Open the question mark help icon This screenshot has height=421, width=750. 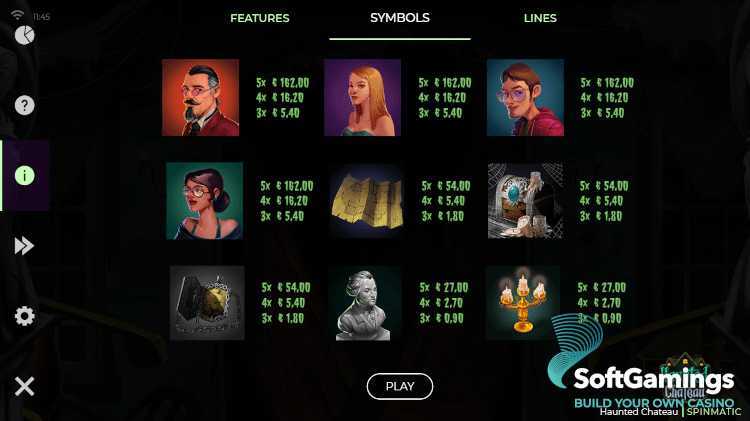[x=25, y=105]
